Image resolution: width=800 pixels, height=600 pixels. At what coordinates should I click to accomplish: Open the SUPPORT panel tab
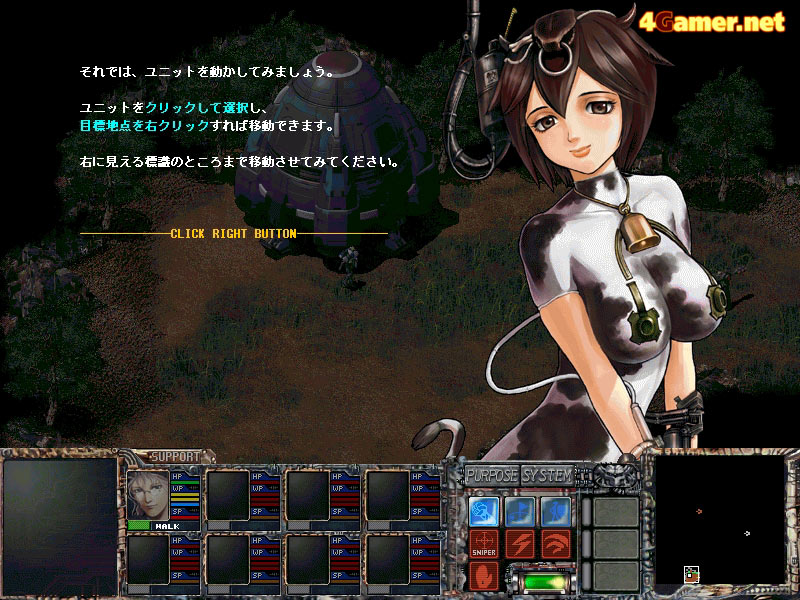(x=174, y=457)
